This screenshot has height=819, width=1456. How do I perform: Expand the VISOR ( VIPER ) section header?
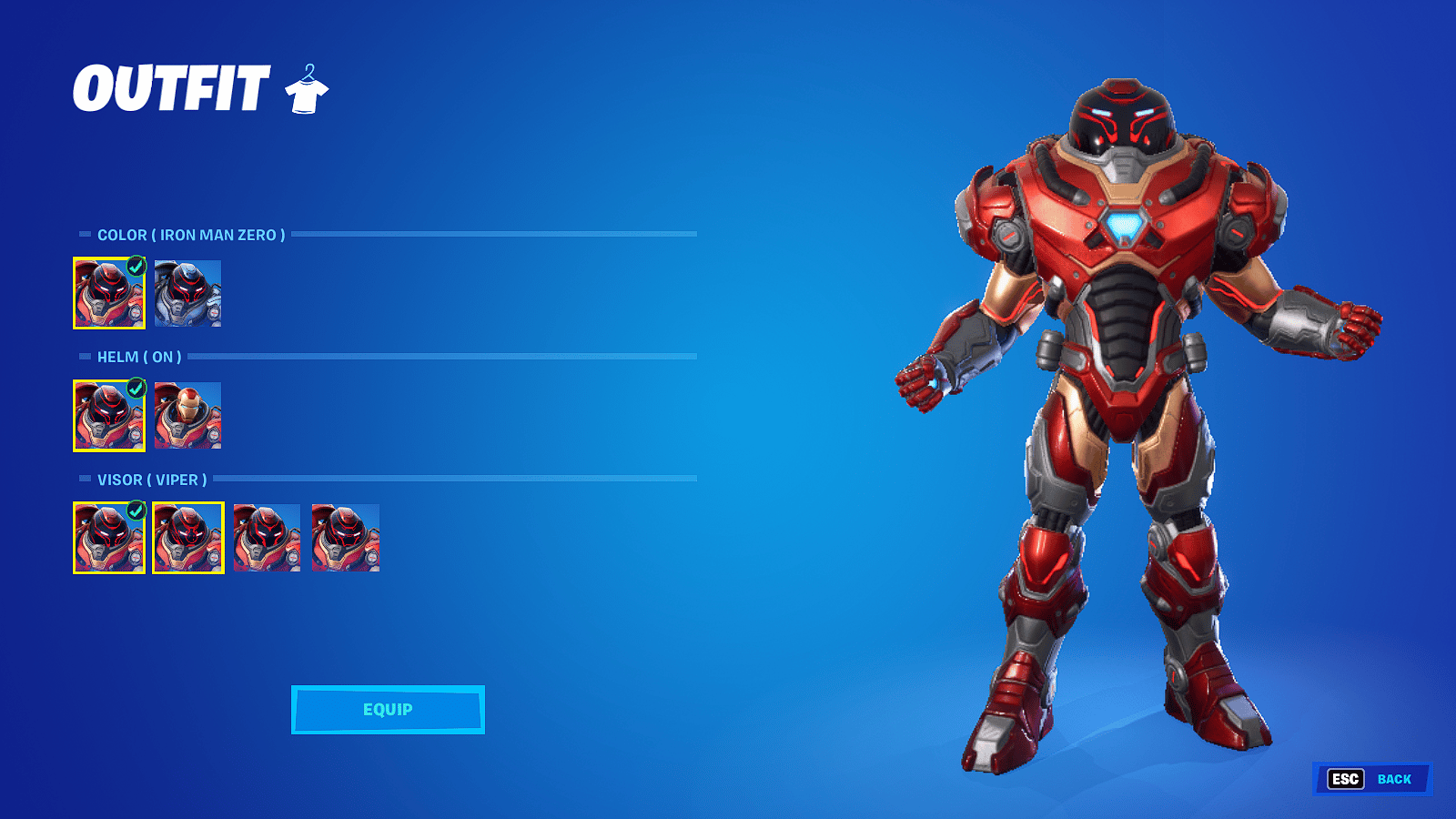[x=153, y=479]
